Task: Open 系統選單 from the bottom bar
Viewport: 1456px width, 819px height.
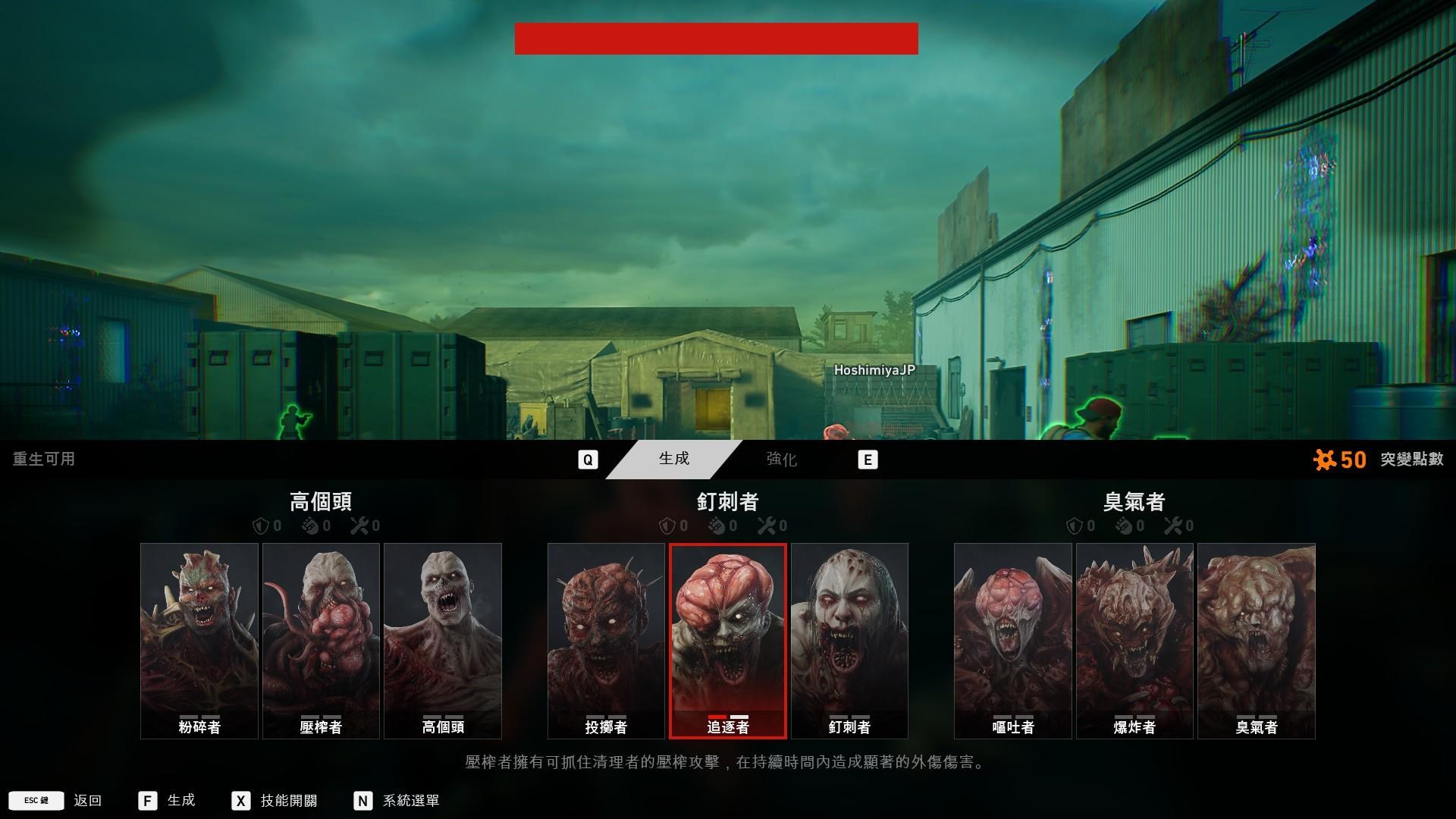Action: click(x=410, y=800)
